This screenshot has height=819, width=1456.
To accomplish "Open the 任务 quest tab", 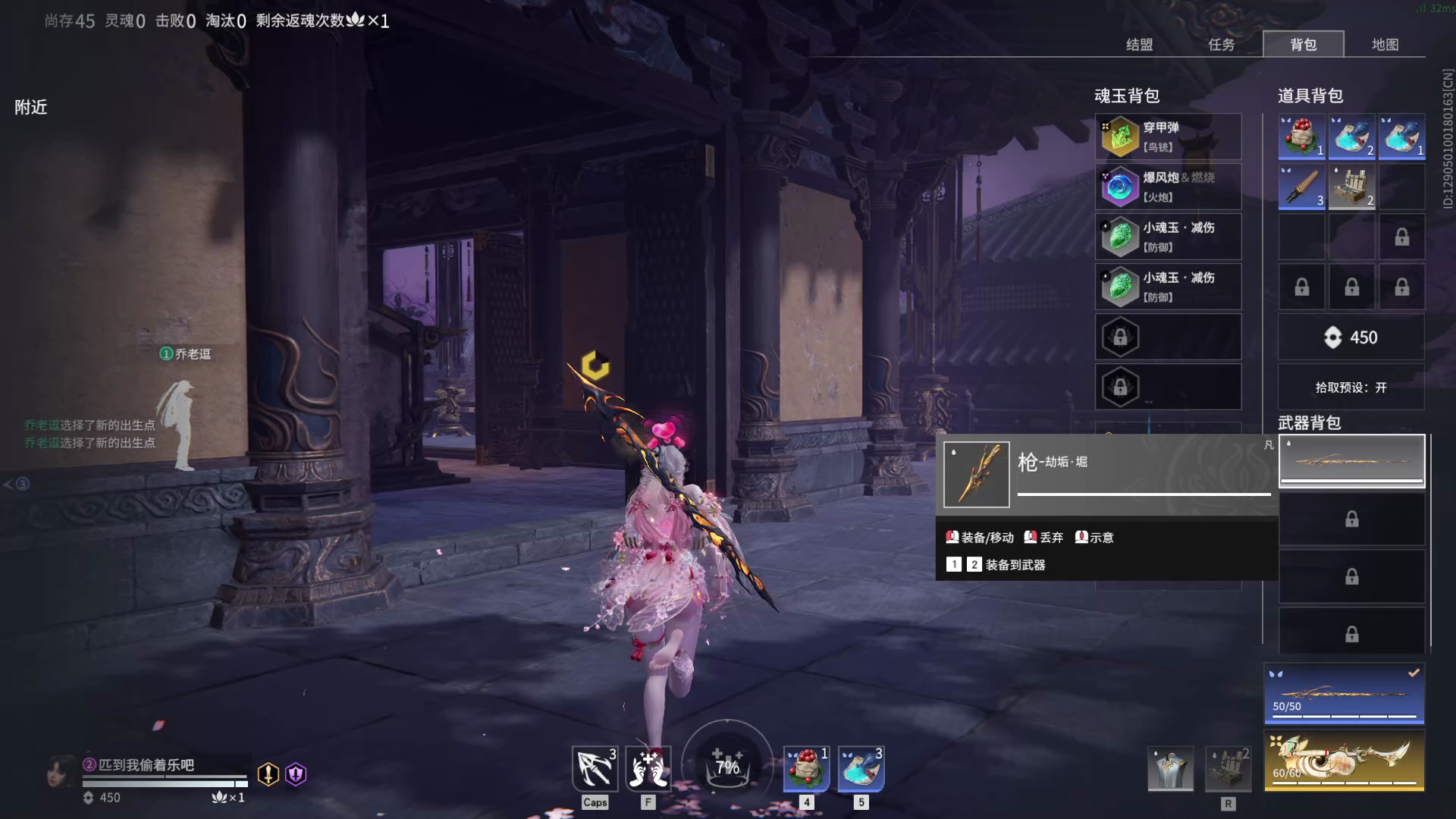I will tap(1223, 45).
